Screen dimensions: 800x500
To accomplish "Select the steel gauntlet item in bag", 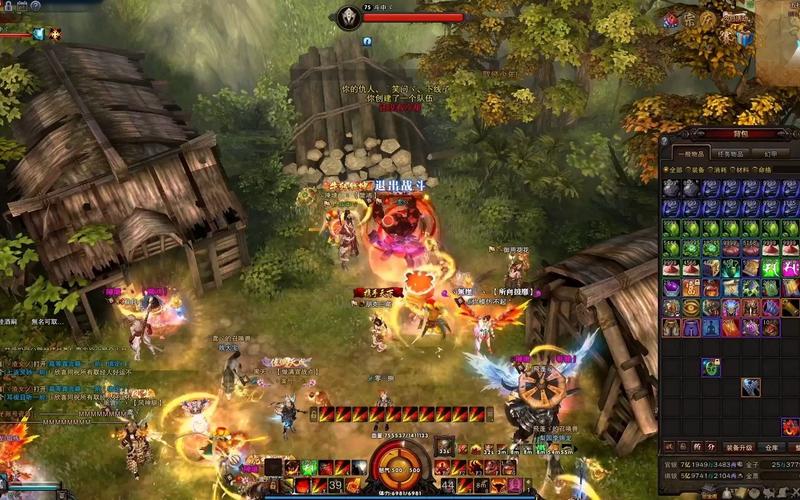I will [751, 386].
